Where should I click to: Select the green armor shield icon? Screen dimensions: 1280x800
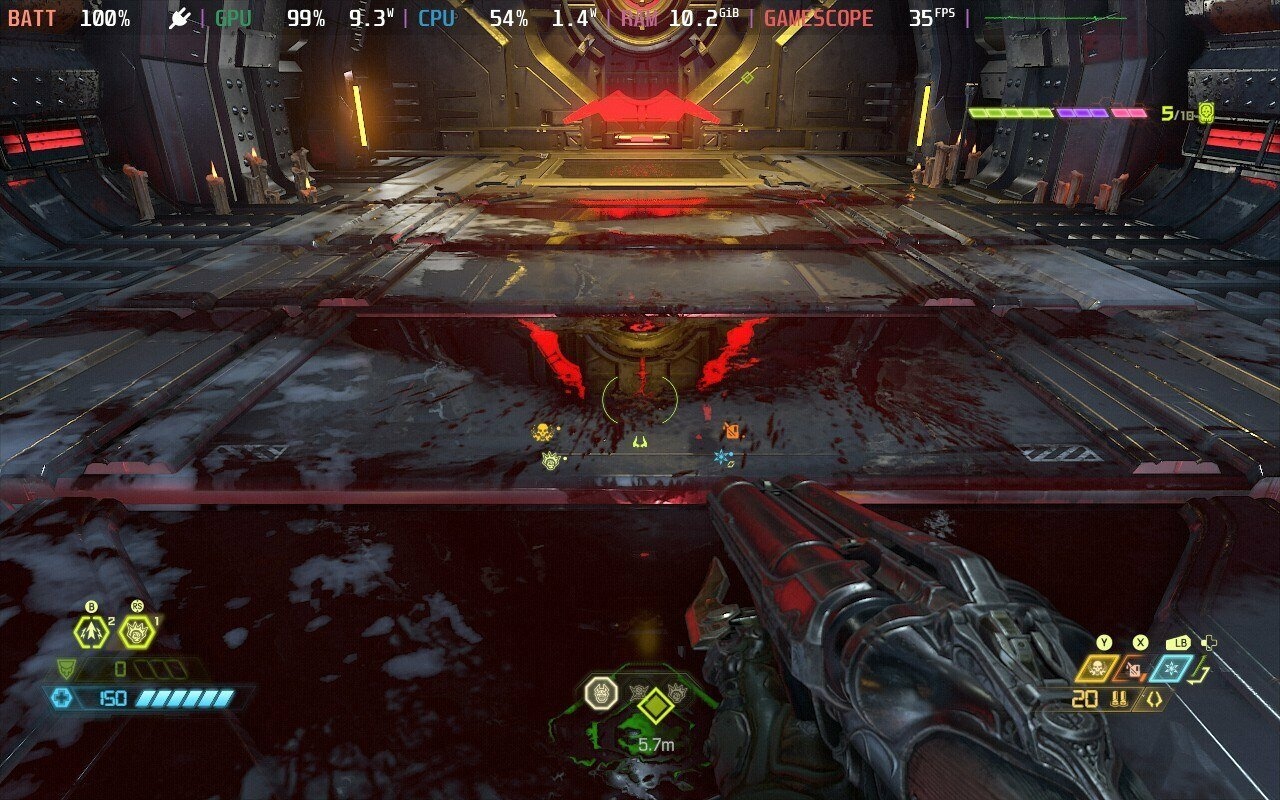65,668
